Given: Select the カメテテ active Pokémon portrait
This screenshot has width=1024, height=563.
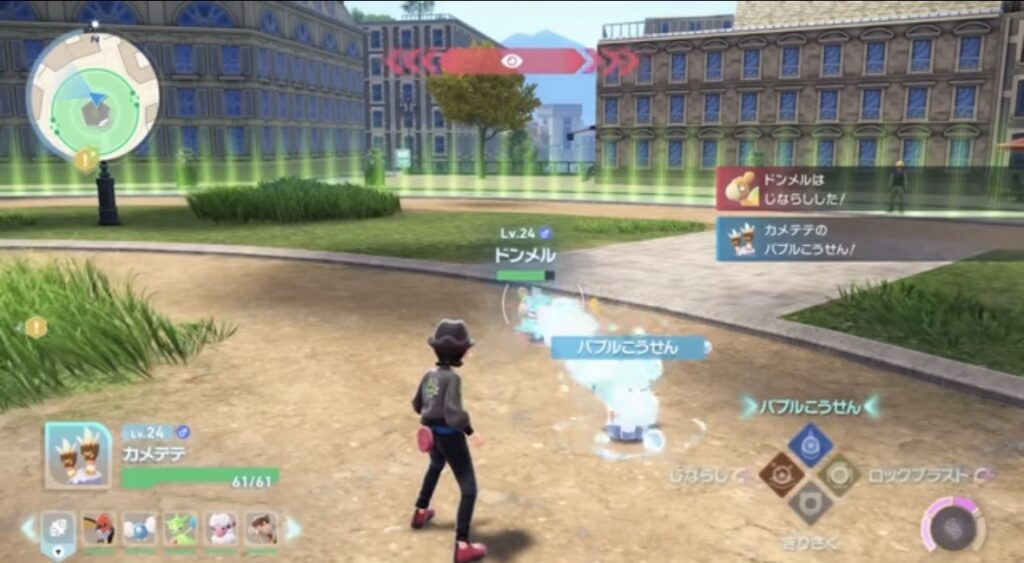Looking at the screenshot, I should pos(77,454).
